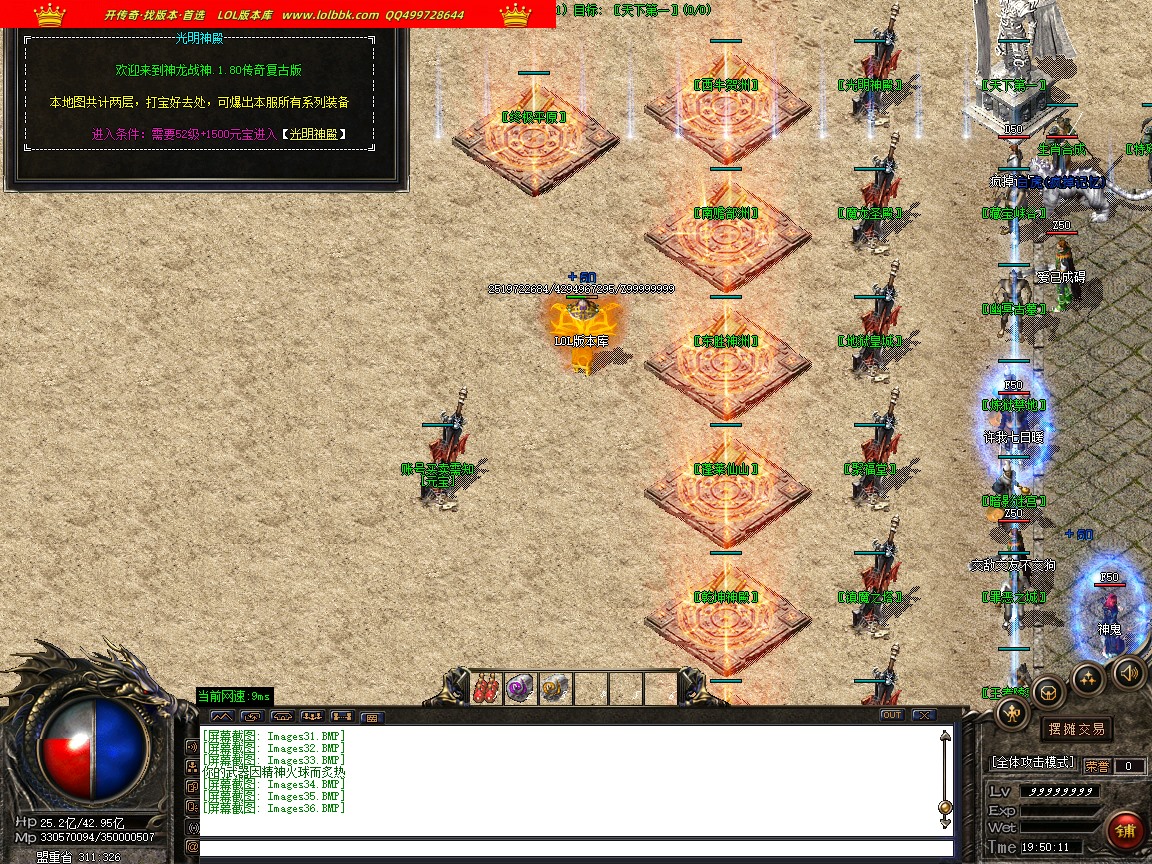
Task: Select the red potion bundle hotbar slot
Action: click(x=487, y=689)
